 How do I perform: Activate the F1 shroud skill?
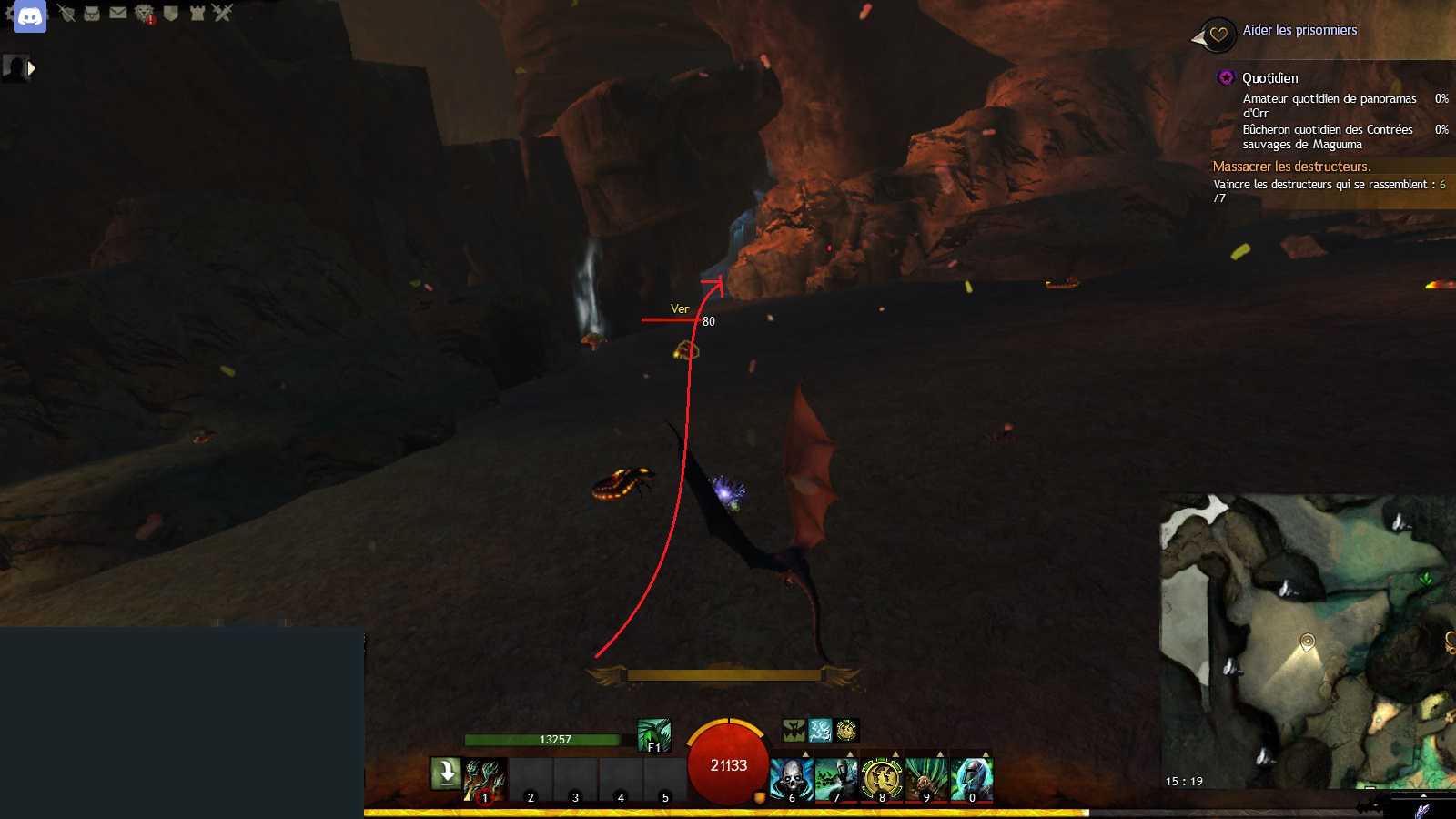[653, 735]
